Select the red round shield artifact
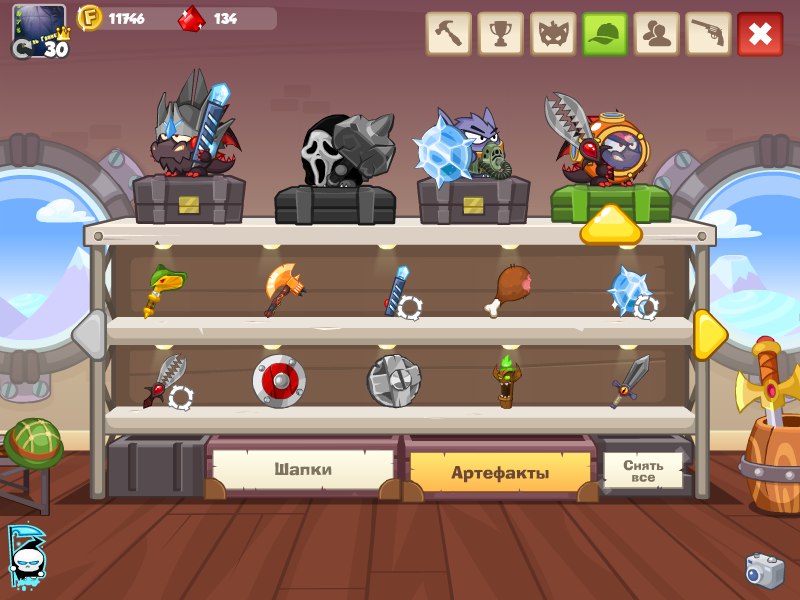Screen dimensions: 800x600 [279, 380]
